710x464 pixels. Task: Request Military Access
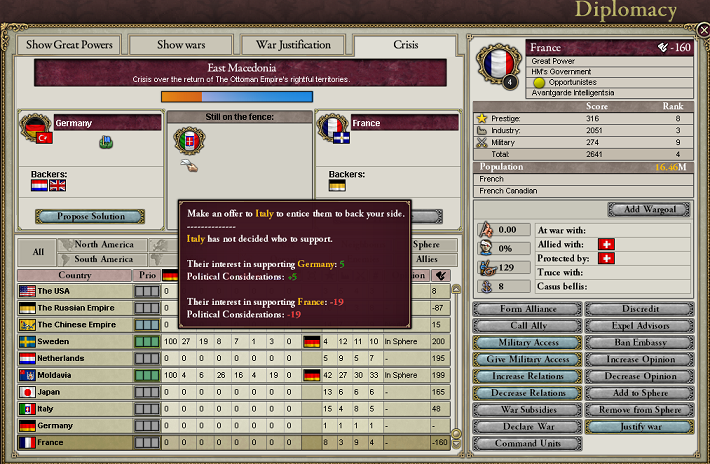pyautogui.click(x=528, y=343)
